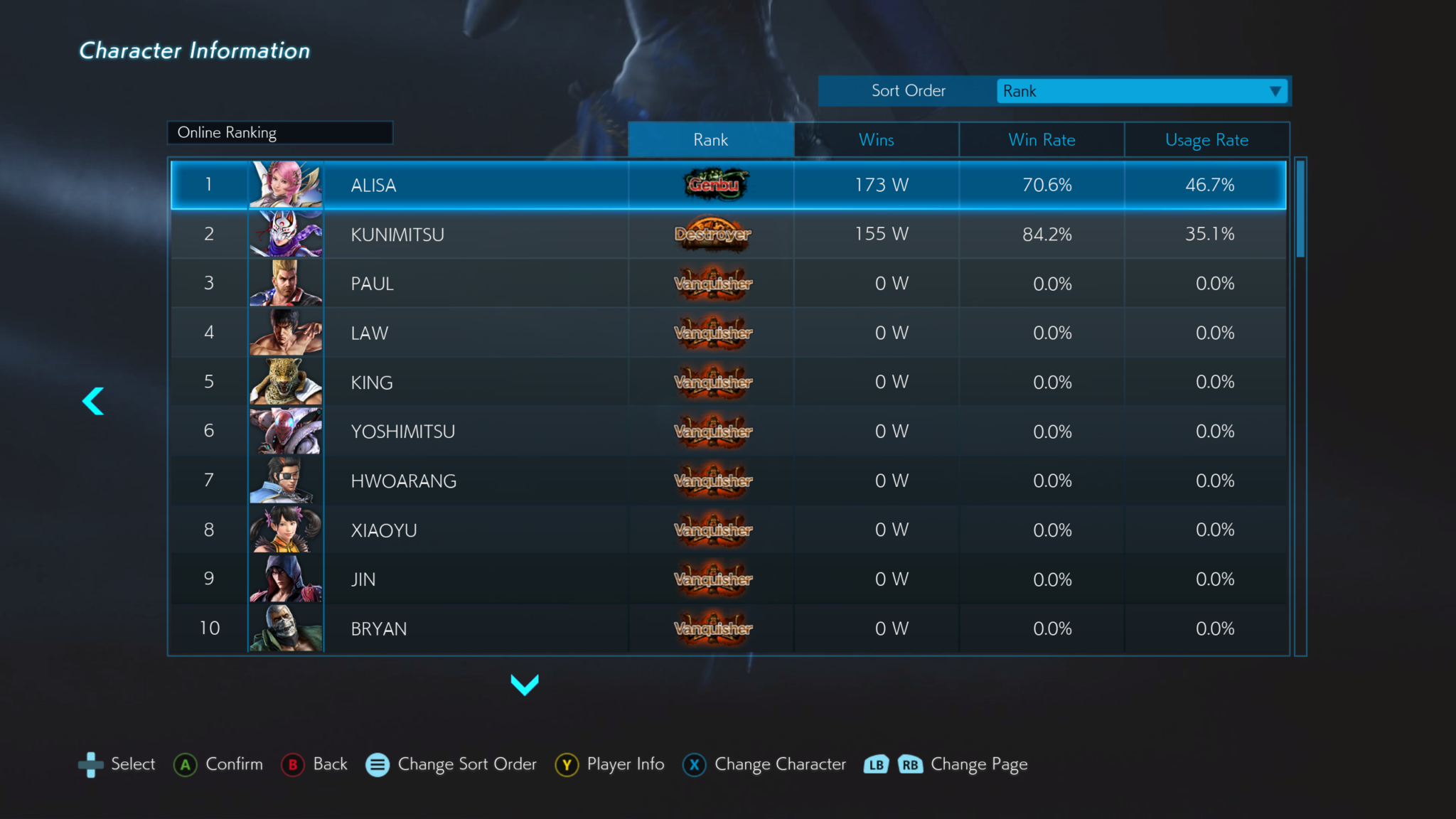Sort by the Win Rate column
1456x819 pixels.
pyautogui.click(x=1042, y=140)
